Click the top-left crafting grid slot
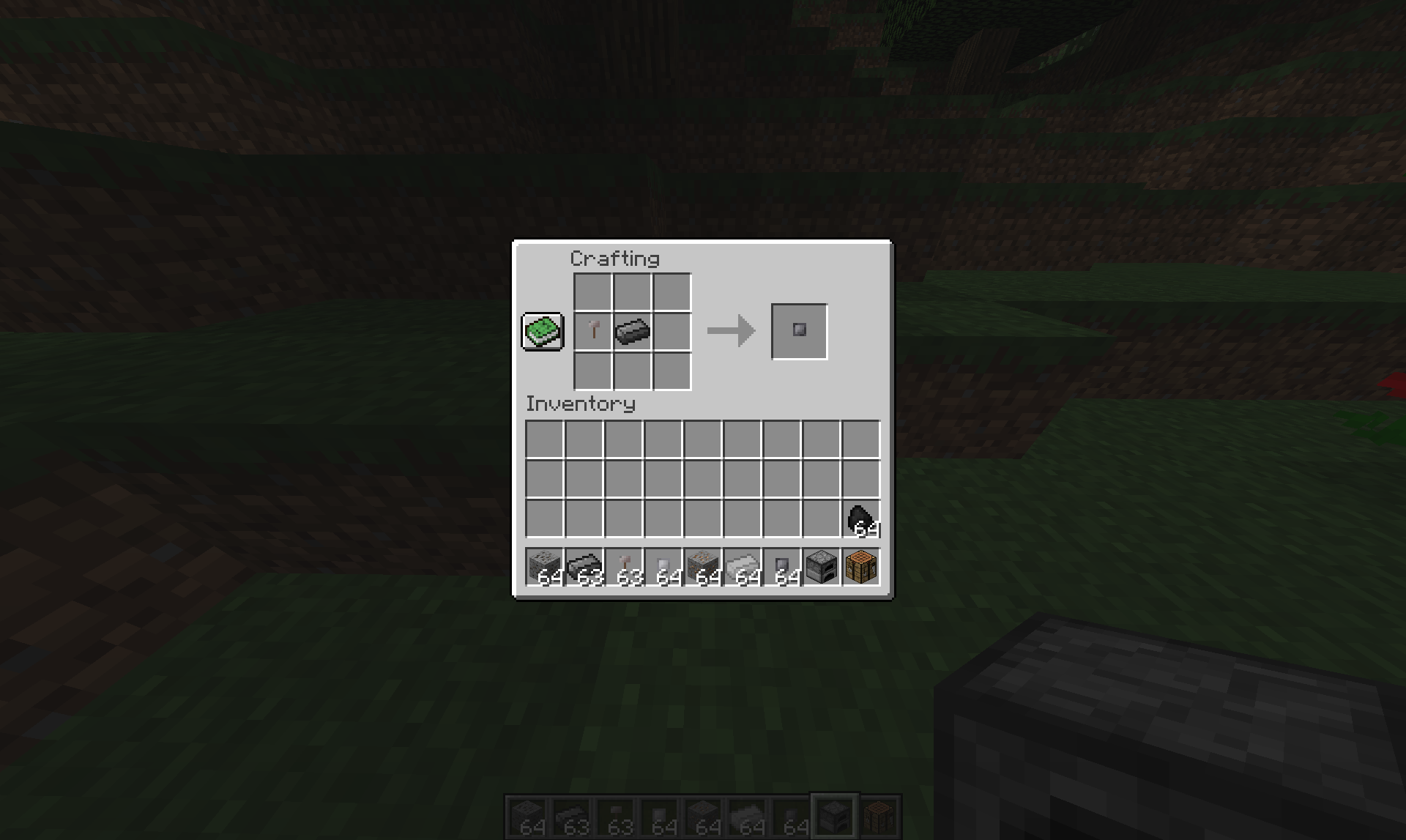The height and width of the screenshot is (840, 1406). pos(592,291)
